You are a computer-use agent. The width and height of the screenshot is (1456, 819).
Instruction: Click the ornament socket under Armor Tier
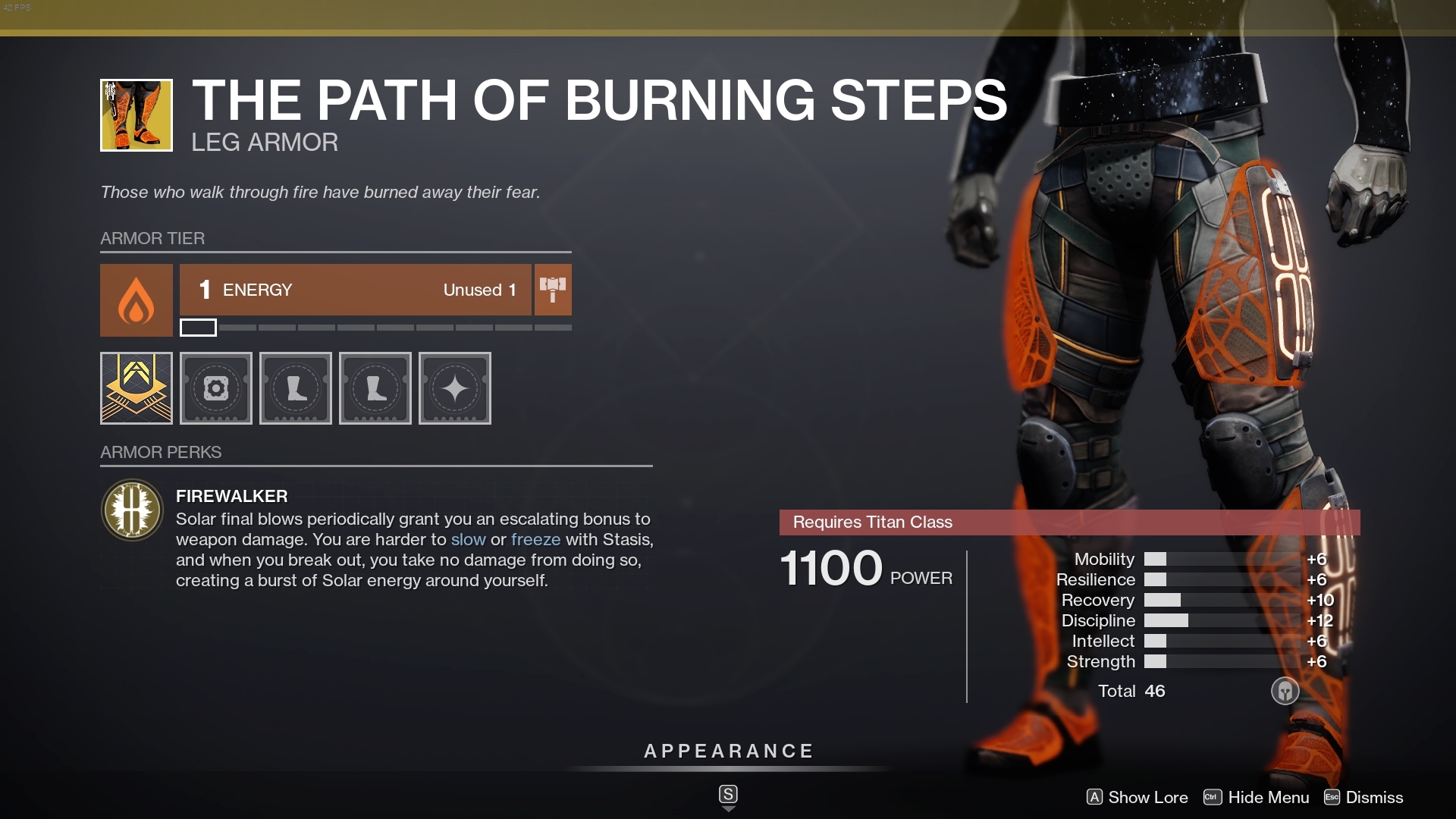tap(136, 388)
